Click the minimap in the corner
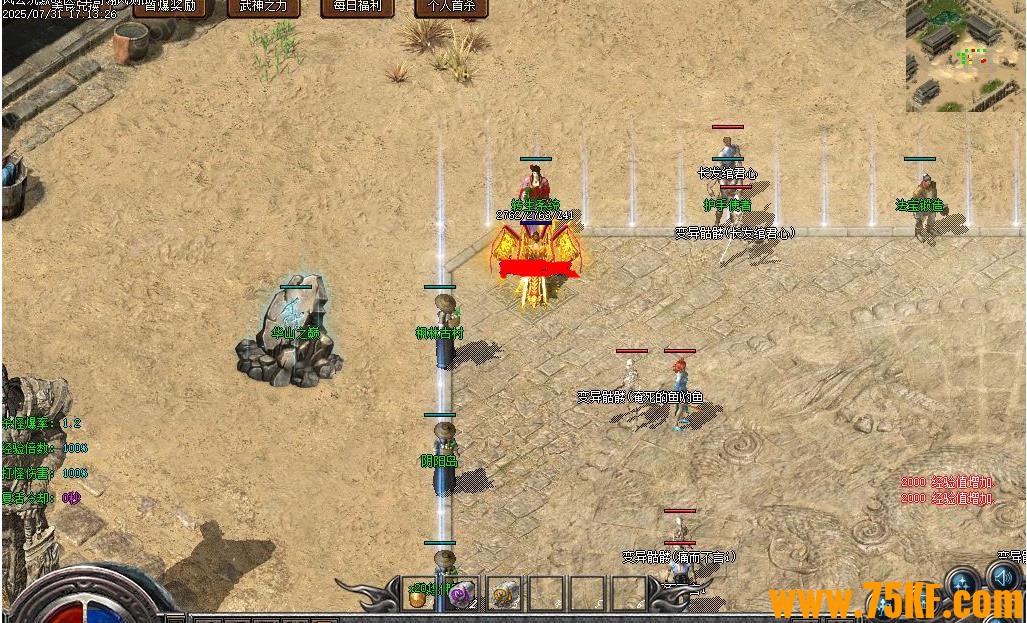The image size is (1027, 623). 966,55
